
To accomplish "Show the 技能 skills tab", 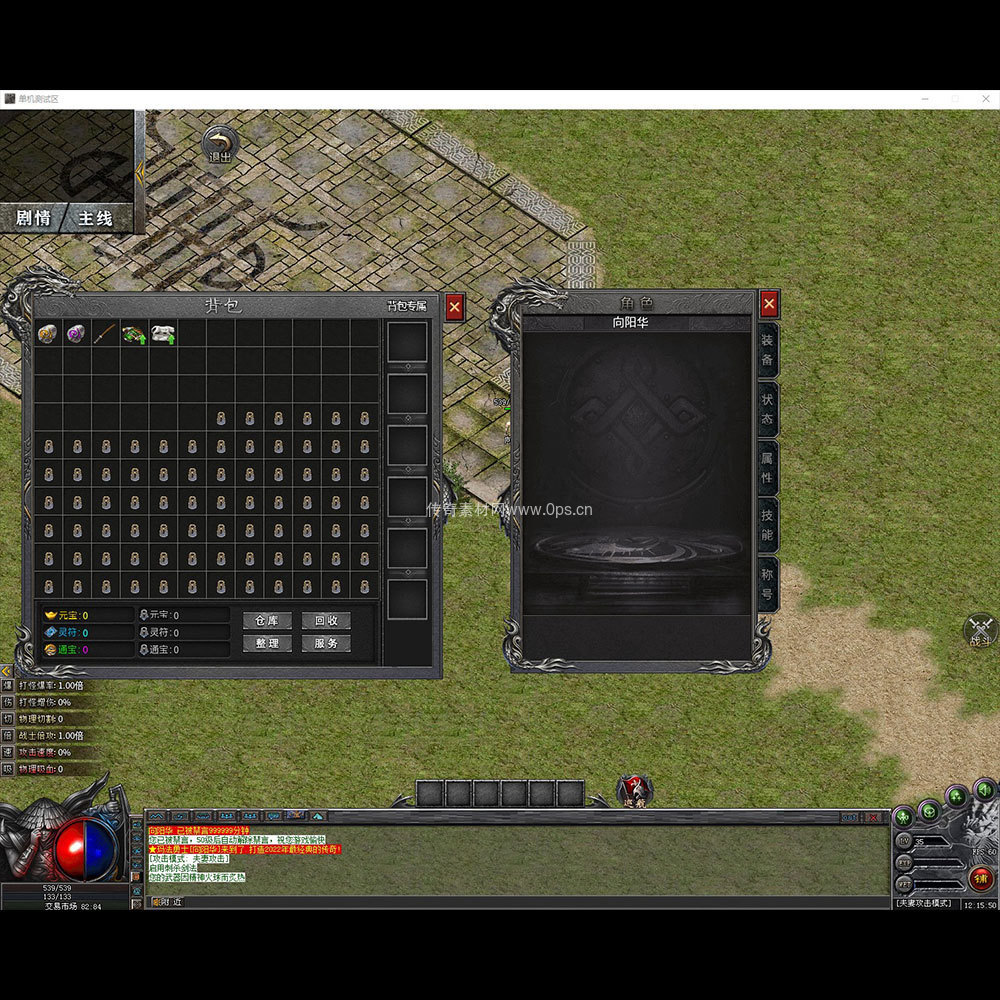I will tap(767, 524).
